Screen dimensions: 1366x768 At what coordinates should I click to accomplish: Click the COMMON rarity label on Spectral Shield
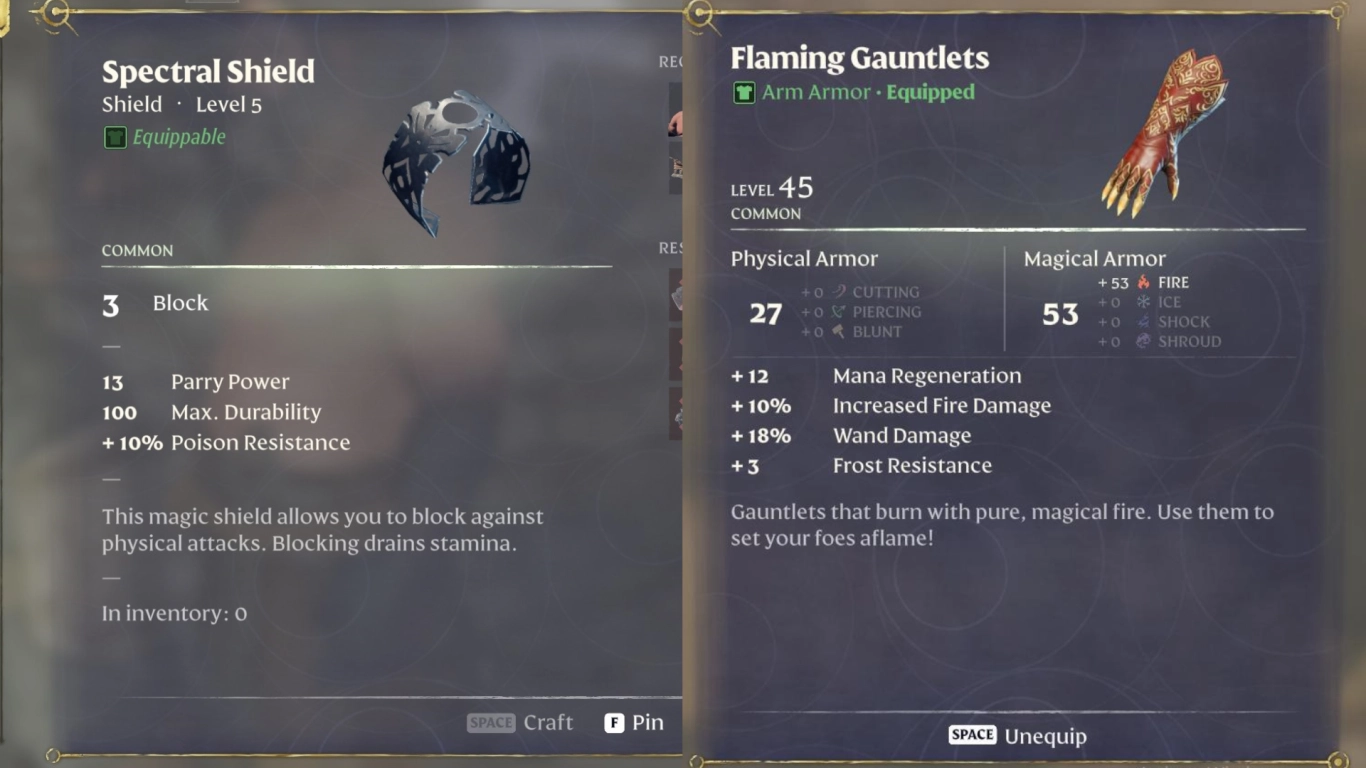pos(137,251)
